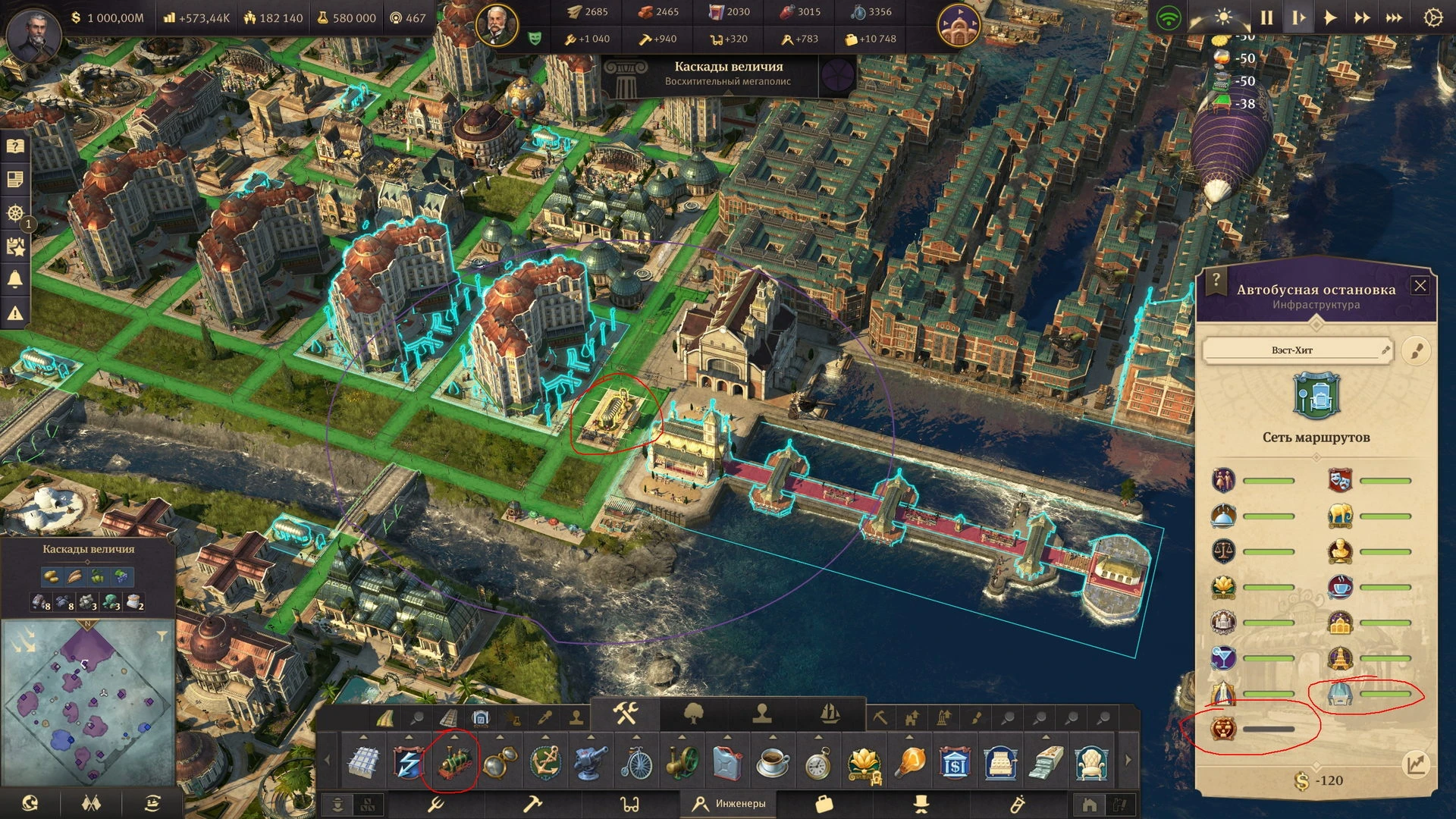This screenshot has width=1456, height=819.
Task: Select the light bulb building icon
Action: pos(910,763)
